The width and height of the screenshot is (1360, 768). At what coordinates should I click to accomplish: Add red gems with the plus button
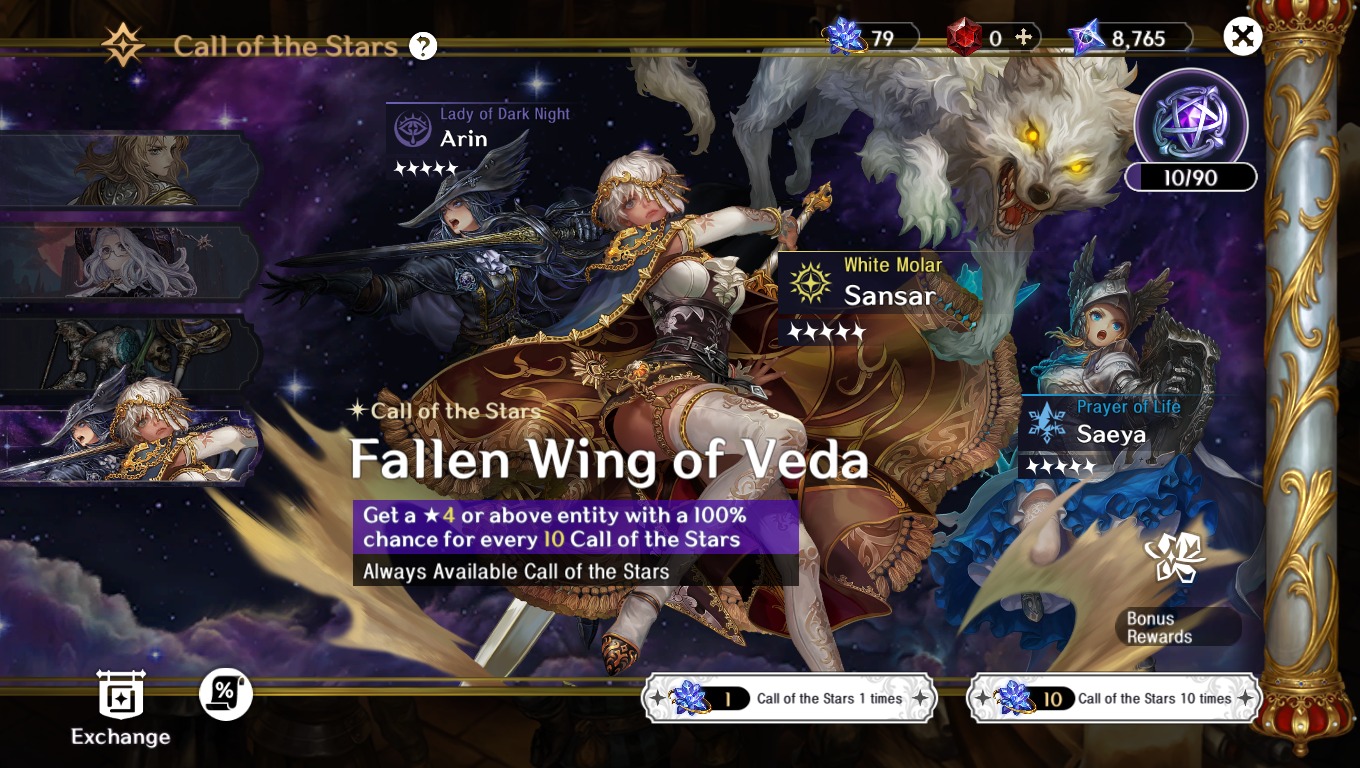[x=1023, y=38]
